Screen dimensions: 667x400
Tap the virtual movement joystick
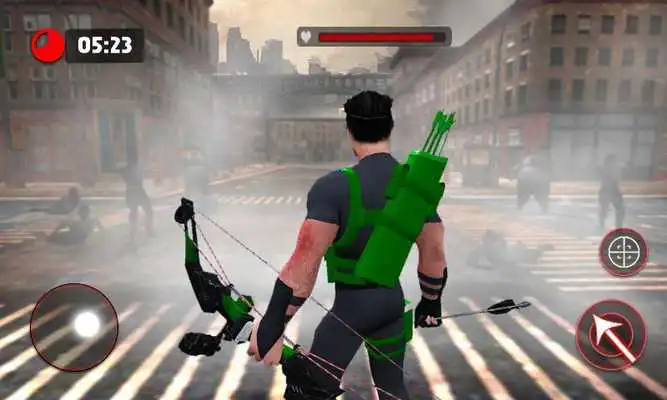(74, 326)
